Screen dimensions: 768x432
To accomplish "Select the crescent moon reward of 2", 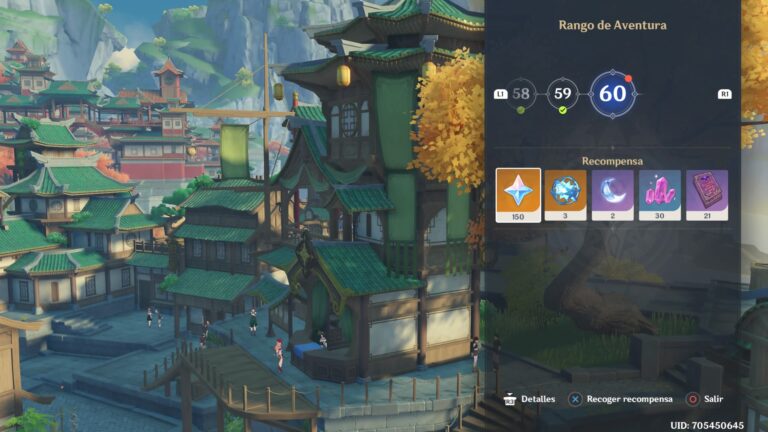I will (x=612, y=194).
